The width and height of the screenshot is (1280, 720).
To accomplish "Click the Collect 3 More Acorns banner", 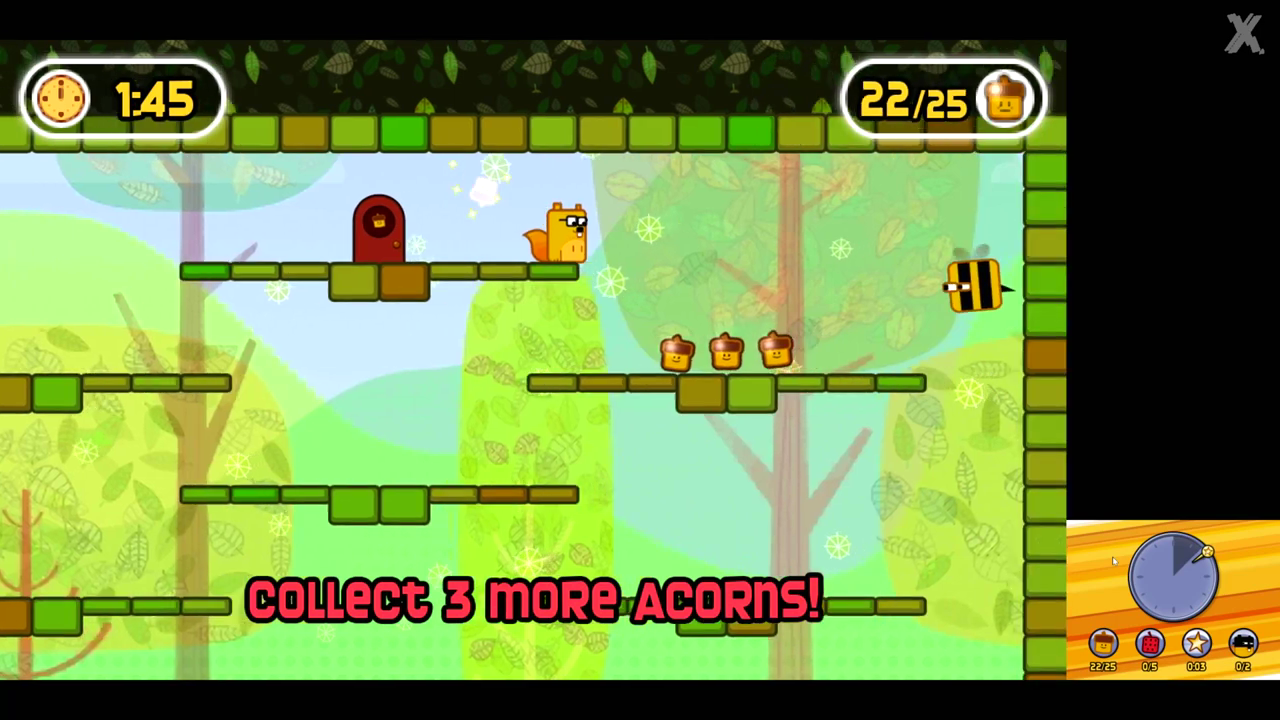I will click(x=533, y=600).
